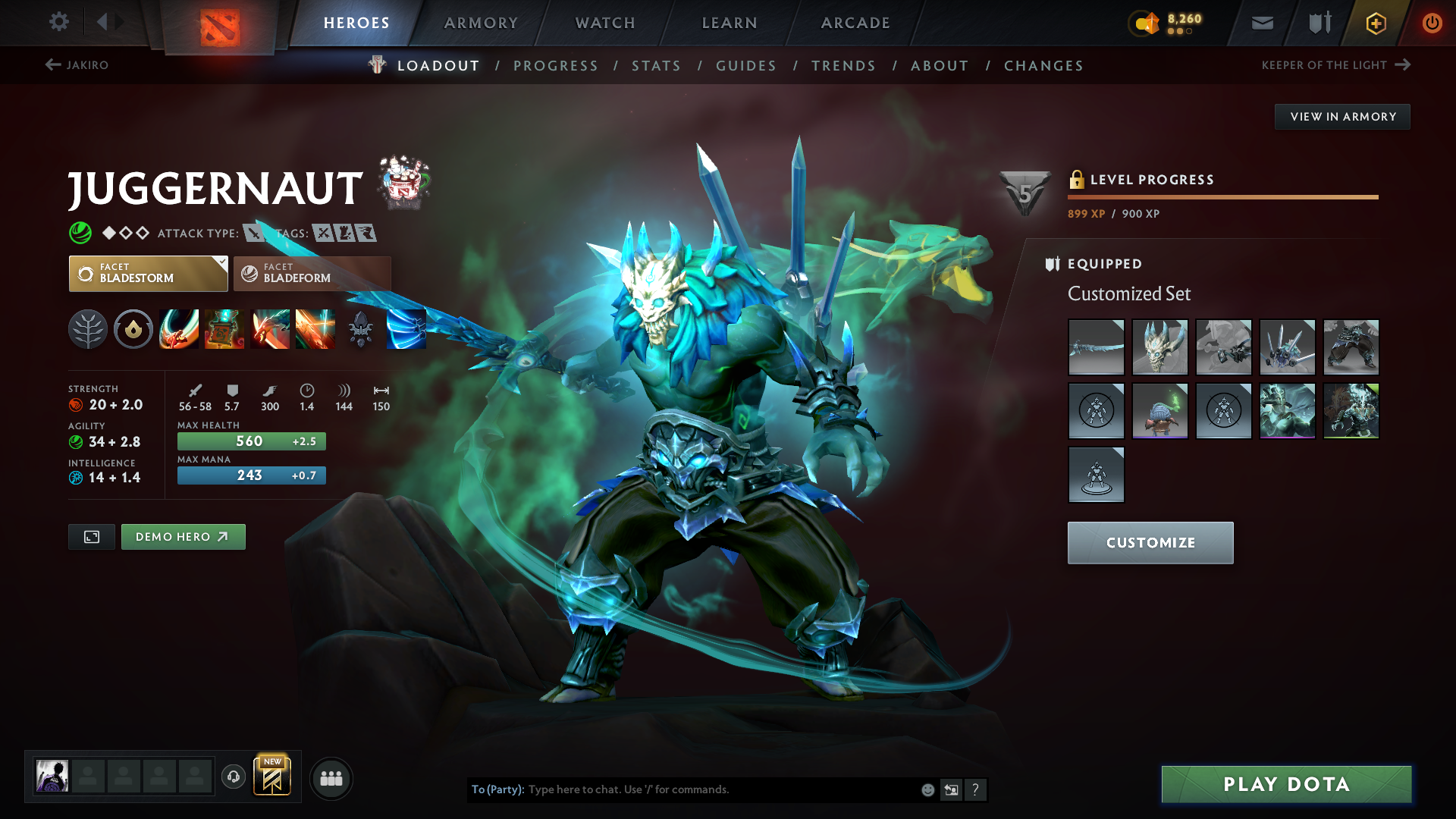View the Healing Ward ability icon

tap(224, 329)
